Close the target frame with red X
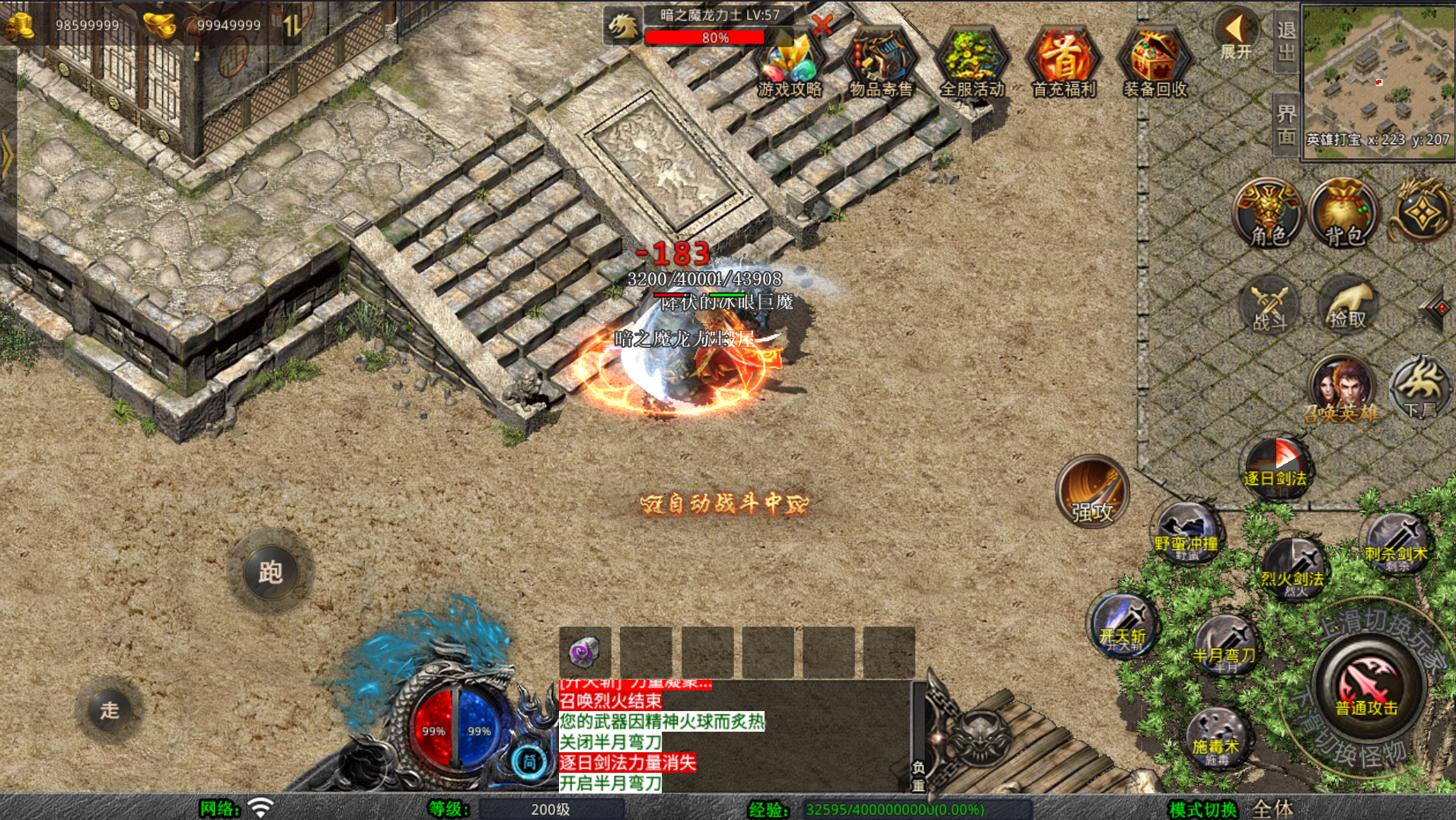The width and height of the screenshot is (1456, 820). coord(822,25)
